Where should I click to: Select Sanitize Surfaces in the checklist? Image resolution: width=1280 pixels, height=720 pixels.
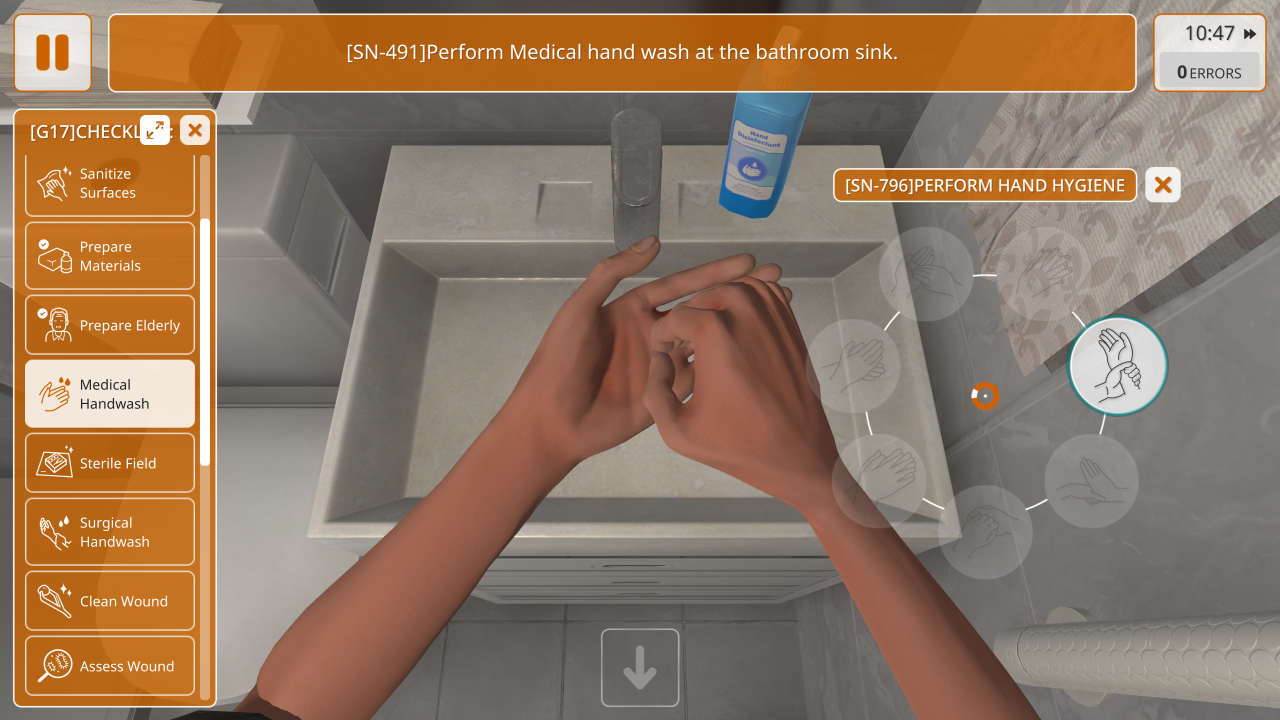point(110,184)
